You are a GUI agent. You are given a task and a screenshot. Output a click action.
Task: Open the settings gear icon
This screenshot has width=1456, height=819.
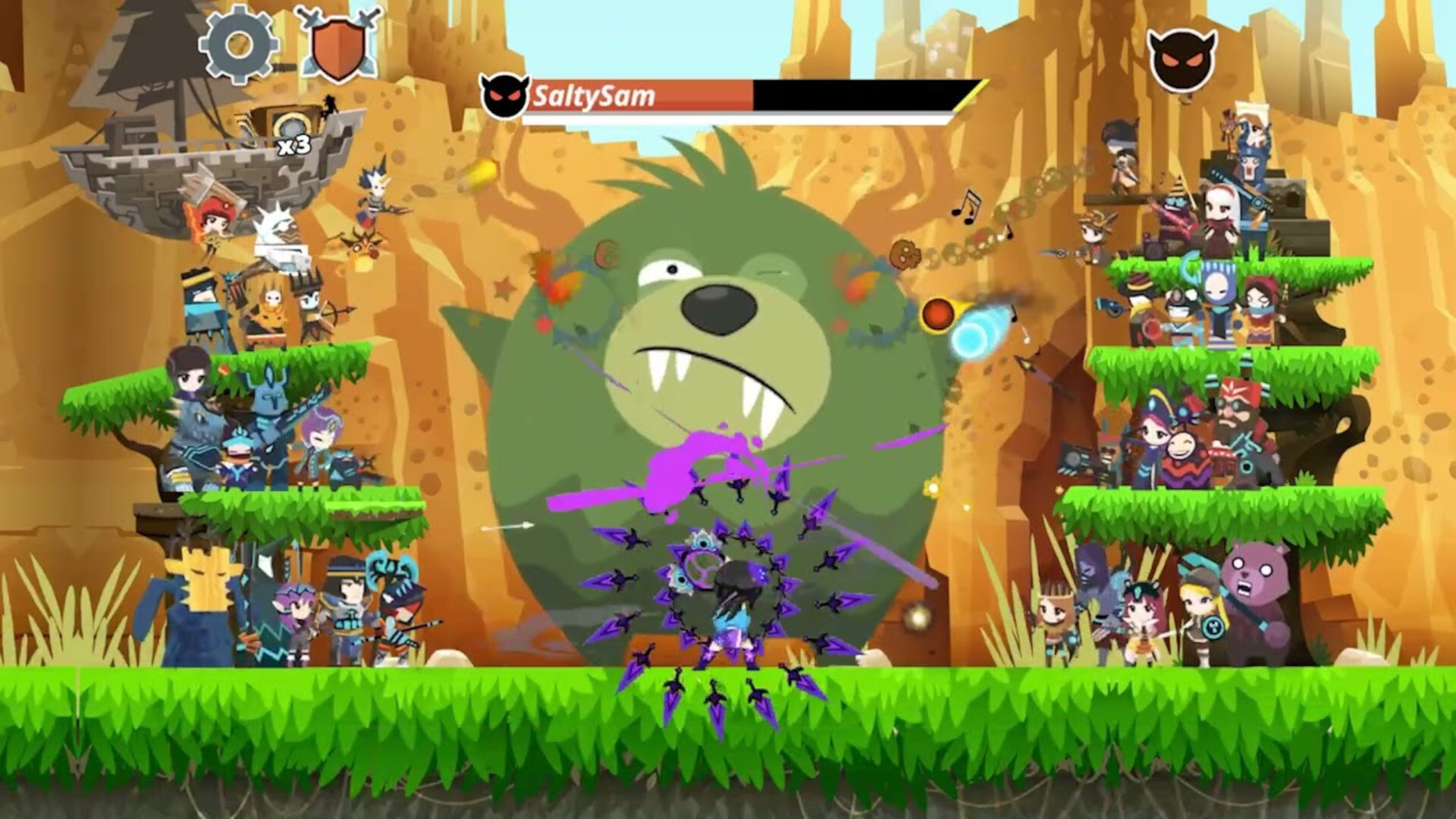tap(237, 45)
